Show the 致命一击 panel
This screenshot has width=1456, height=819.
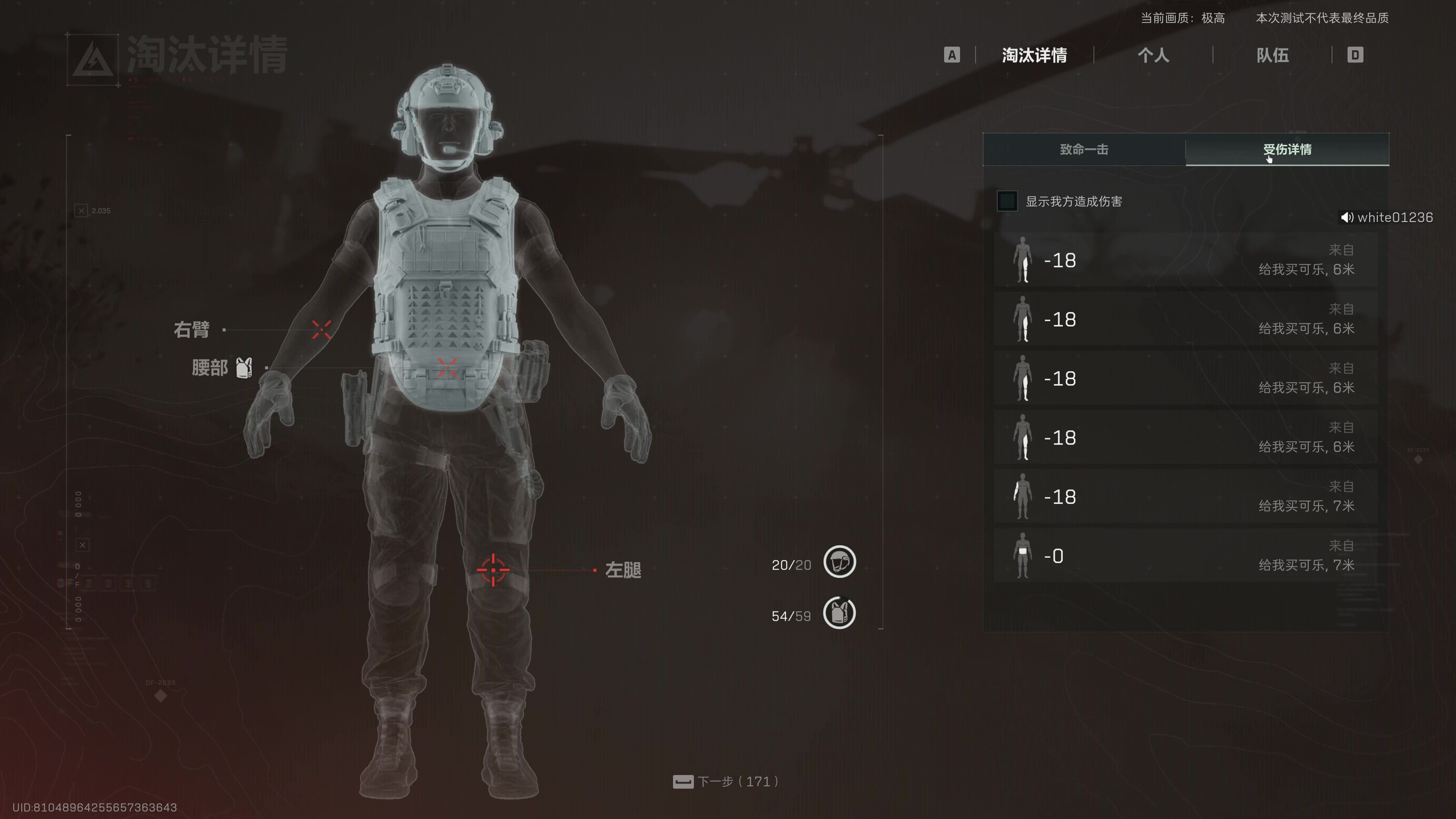click(x=1084, y=150)
